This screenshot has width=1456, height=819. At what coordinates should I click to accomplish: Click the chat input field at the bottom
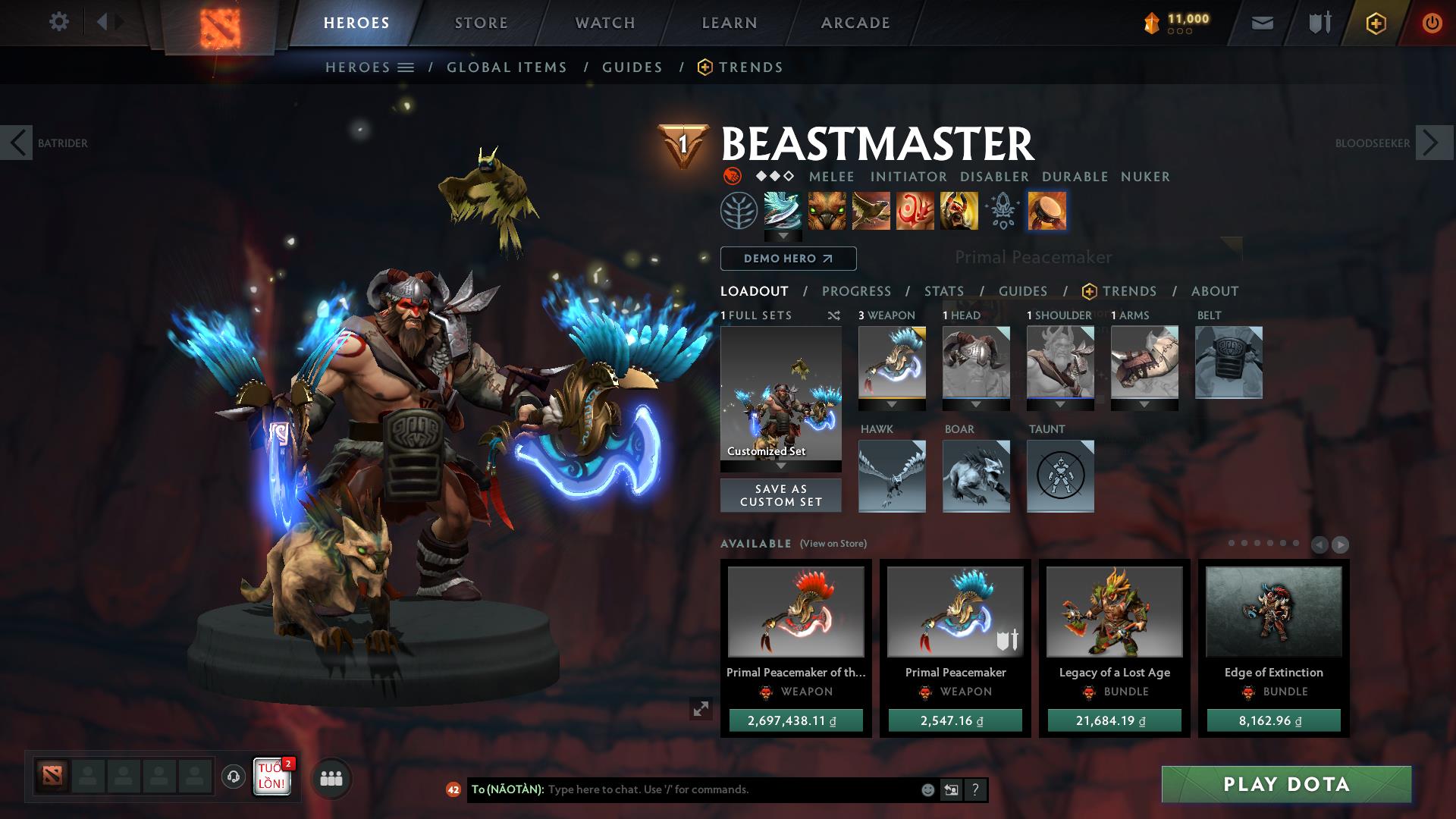pos(682,789)
